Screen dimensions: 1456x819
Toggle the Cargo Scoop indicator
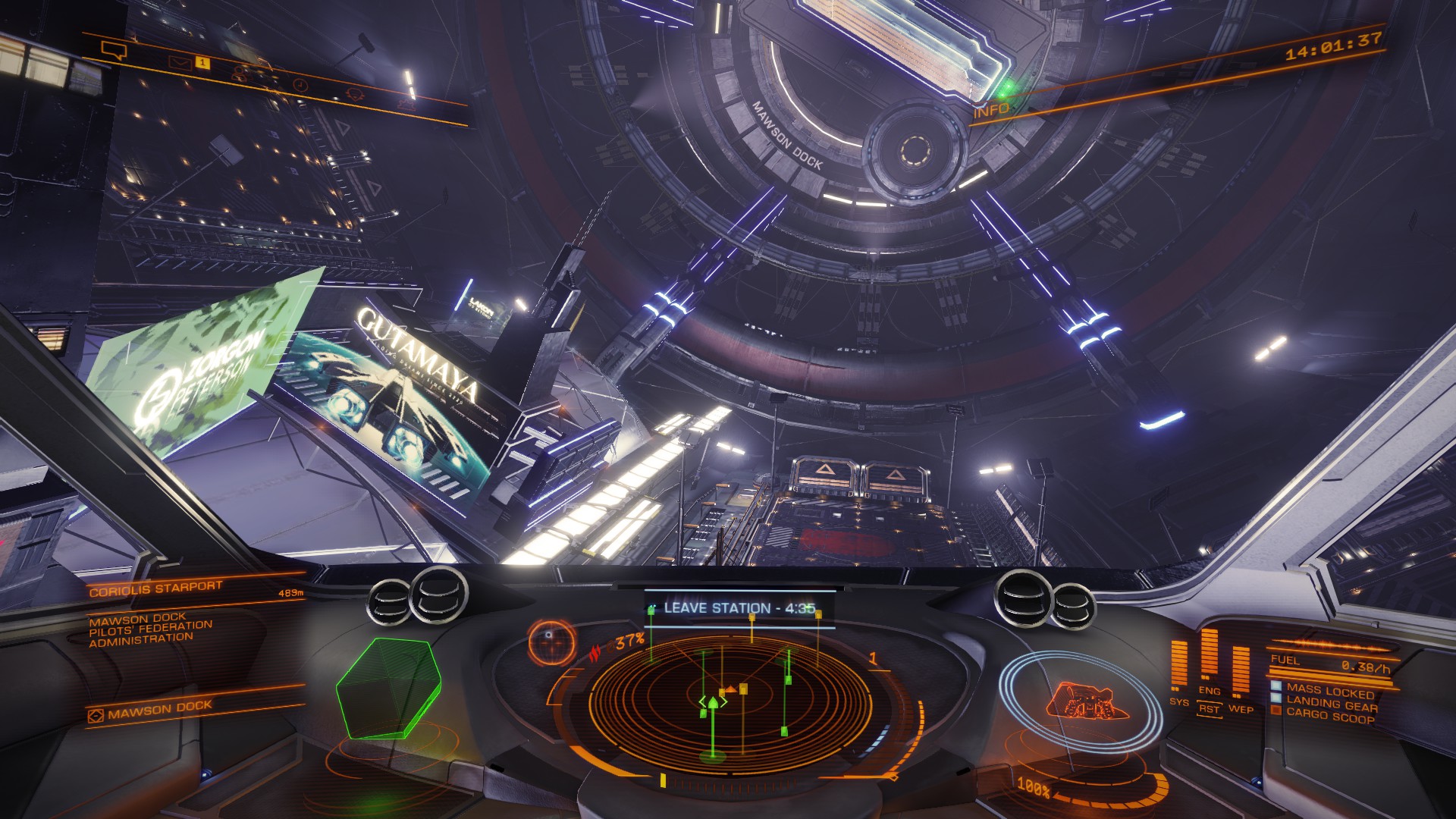pyautogui.click(x=1329, y=717)
